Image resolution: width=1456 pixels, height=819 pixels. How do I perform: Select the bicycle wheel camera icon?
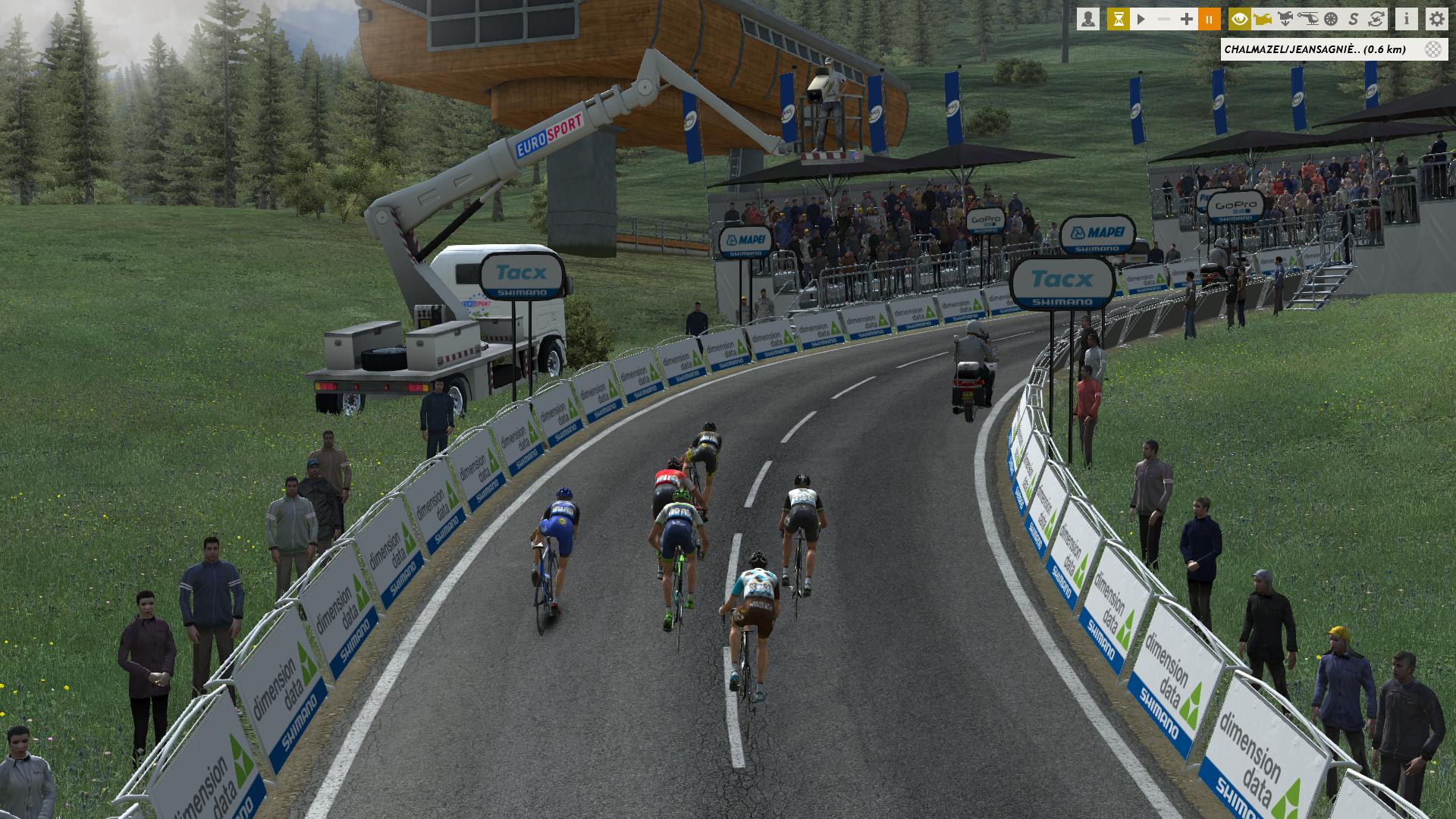point(1331,19)
